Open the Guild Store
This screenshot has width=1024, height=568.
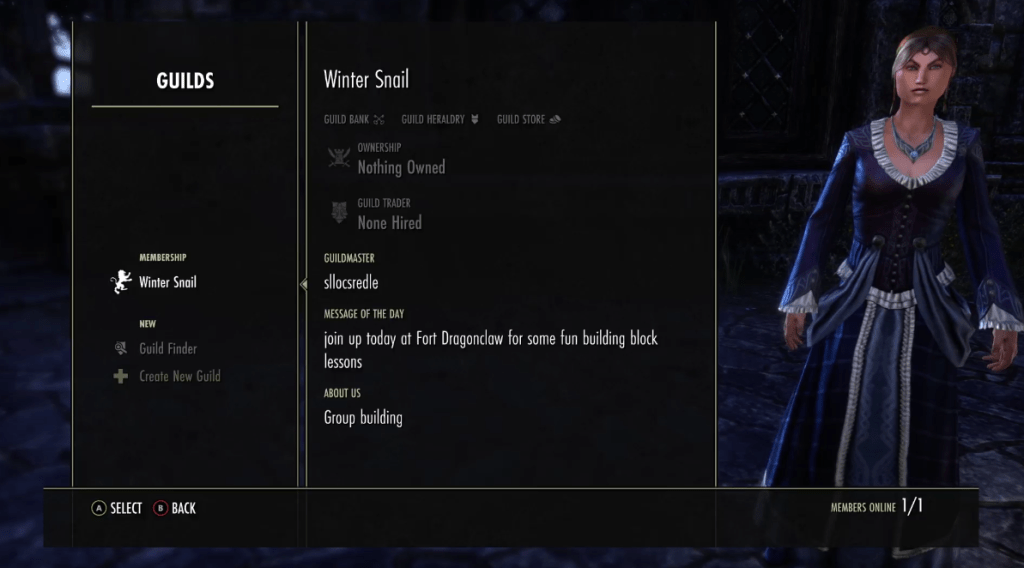[x=528, y=120]
